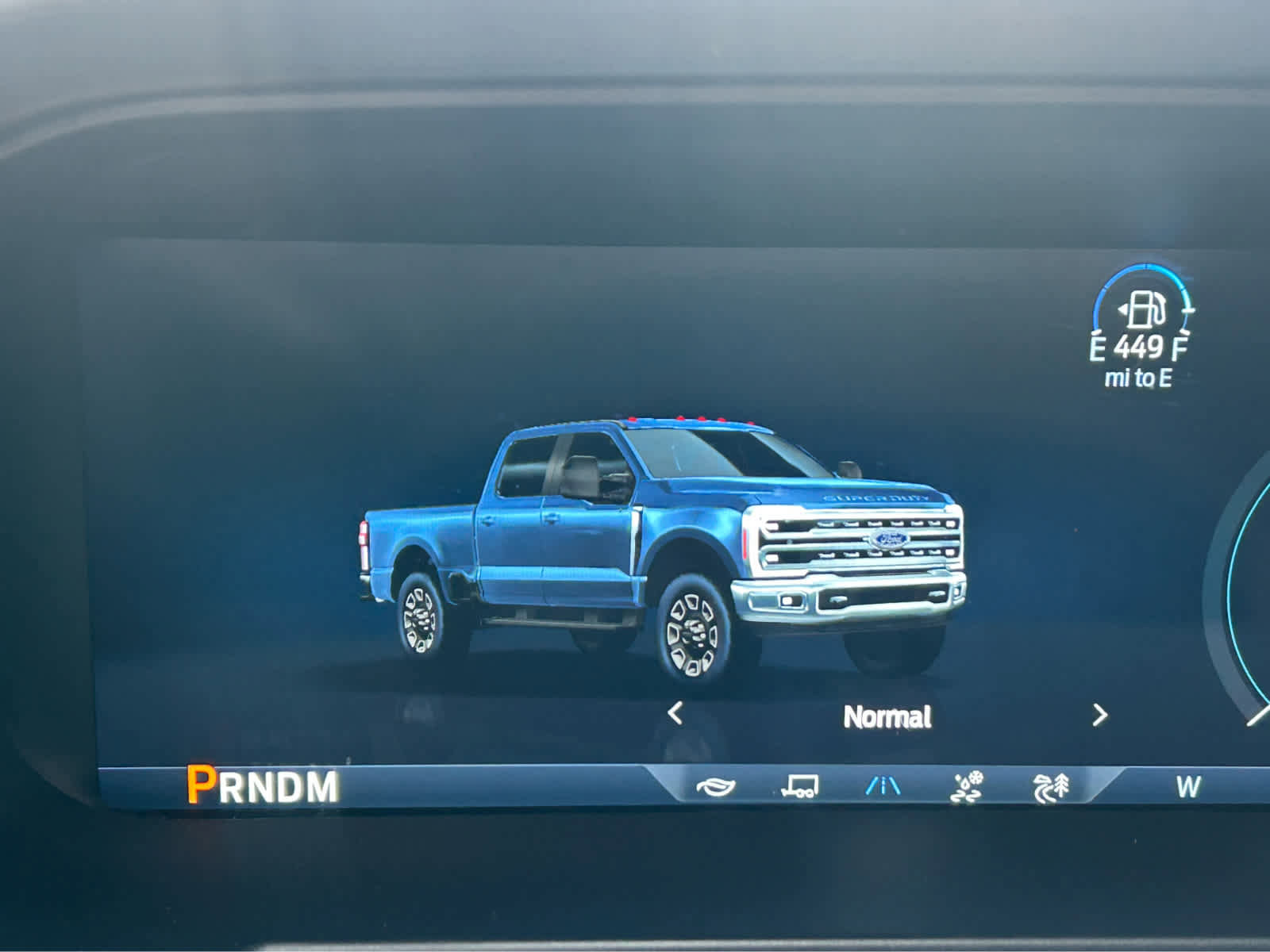Tap the W indicator on the status bar
The image size is (1270, 952).
pyautogui.click(x=1188, y=788)
